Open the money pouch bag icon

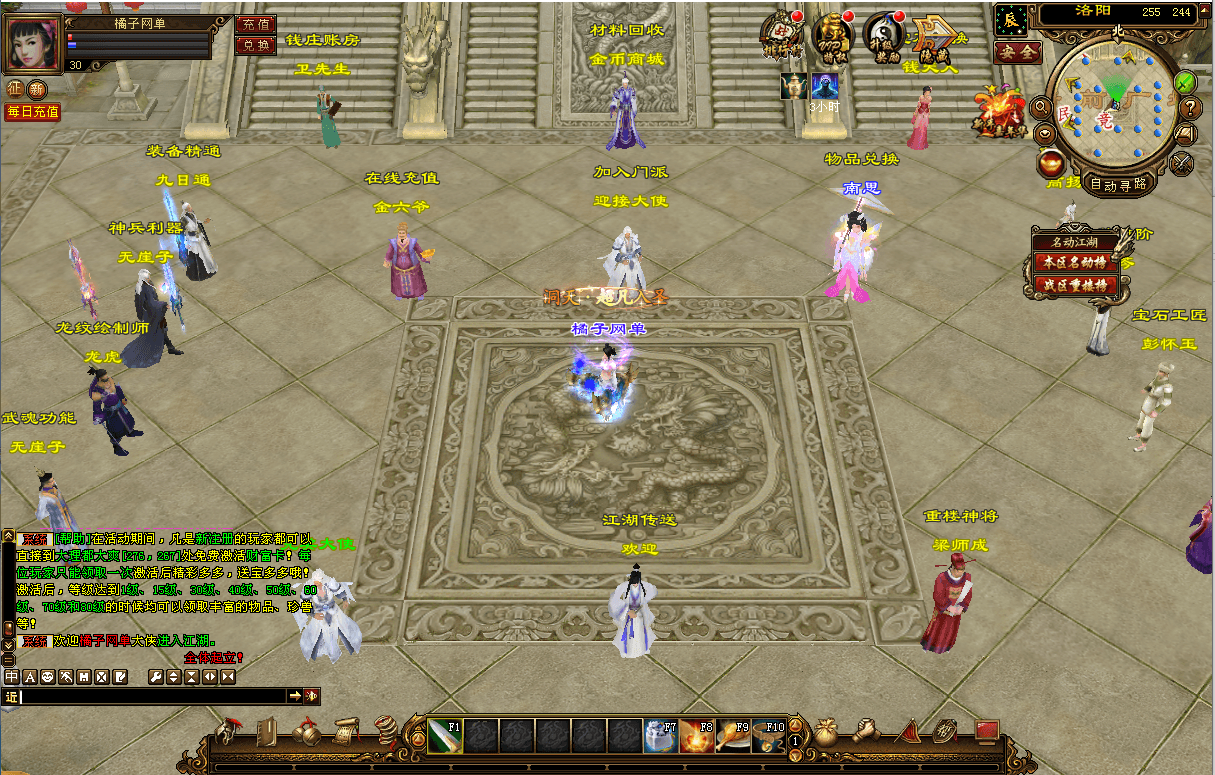click(825, 733)
